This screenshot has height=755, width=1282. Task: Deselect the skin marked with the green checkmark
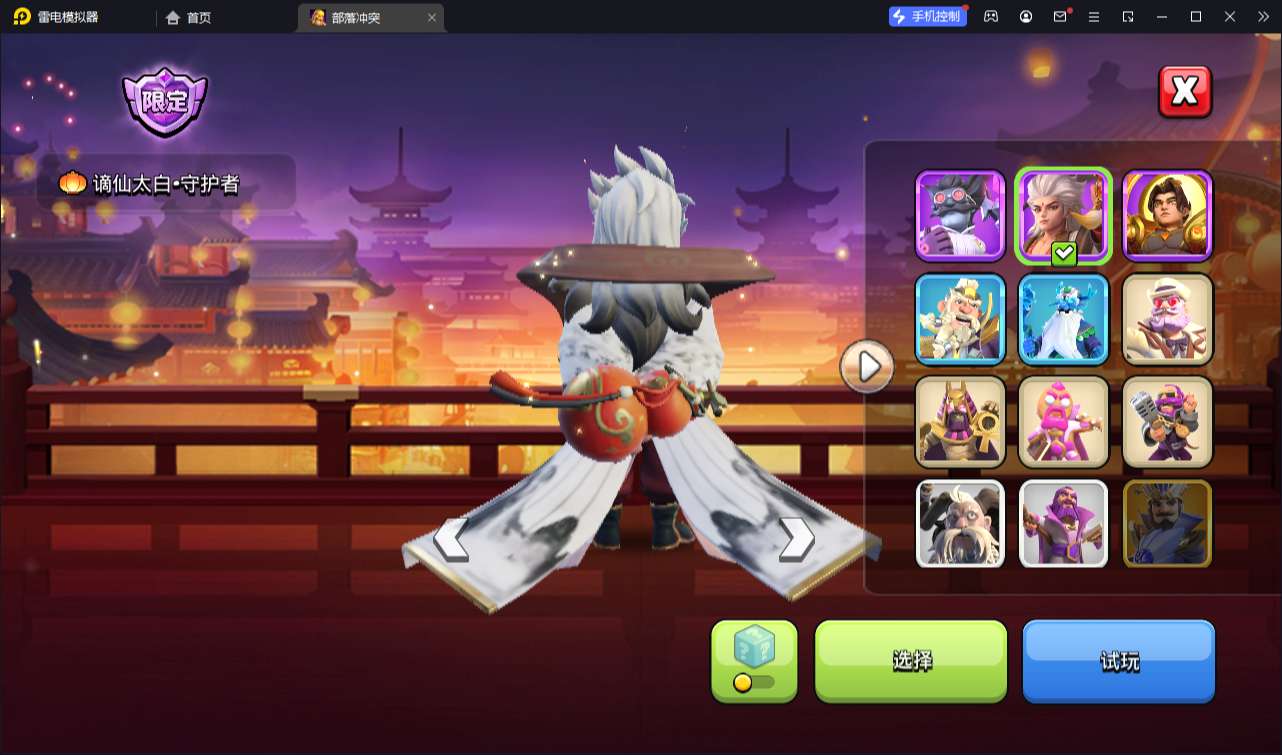1063,214
